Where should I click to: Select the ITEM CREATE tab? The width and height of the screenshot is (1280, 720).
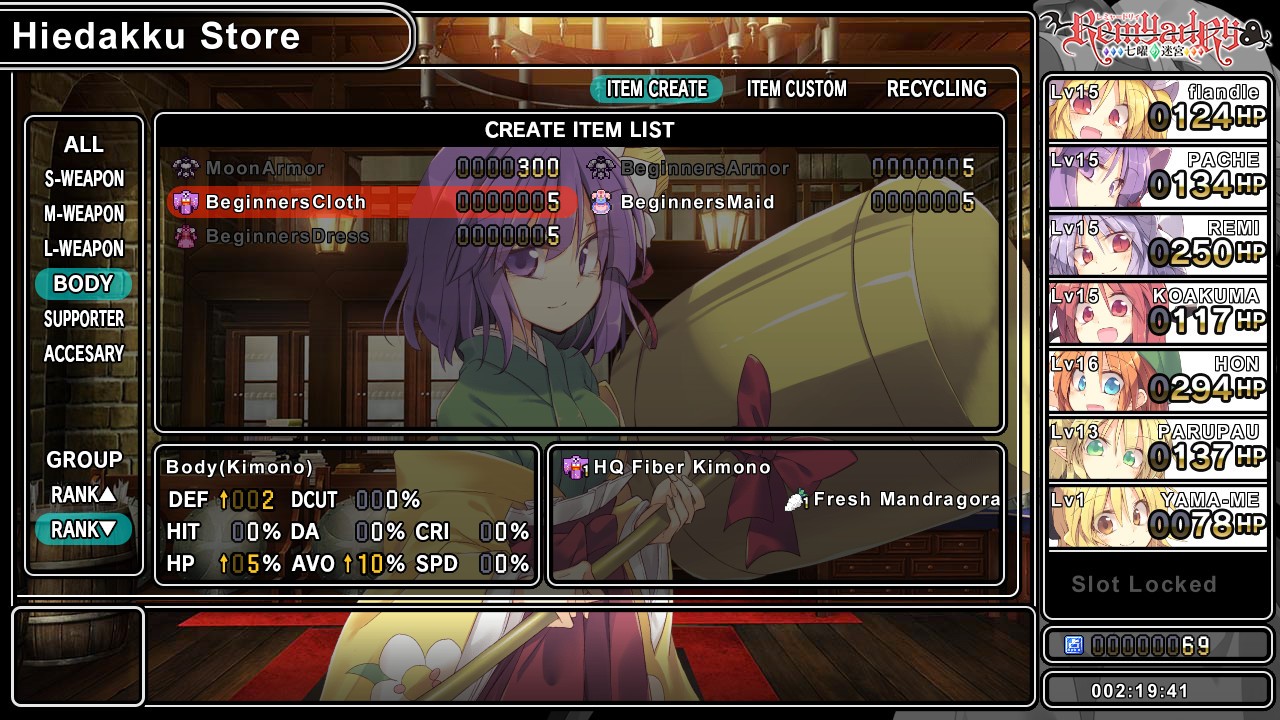(x=656, y=89)
